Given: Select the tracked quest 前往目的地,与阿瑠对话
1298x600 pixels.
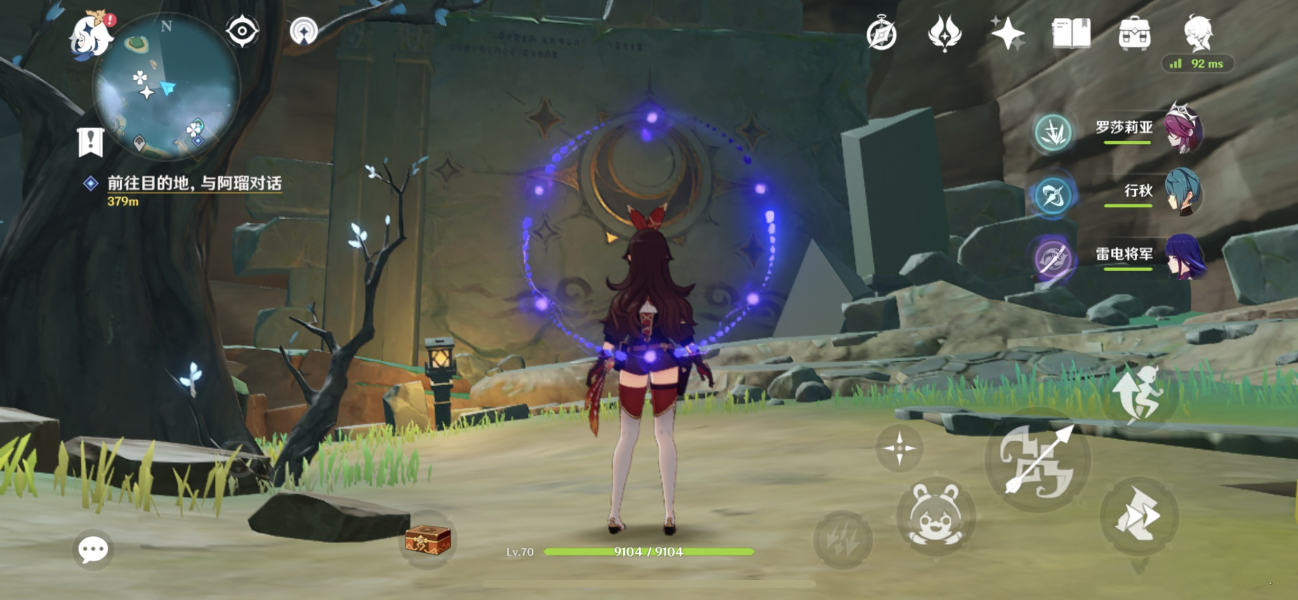Looking at the screenshot, I should pos(194,184).
